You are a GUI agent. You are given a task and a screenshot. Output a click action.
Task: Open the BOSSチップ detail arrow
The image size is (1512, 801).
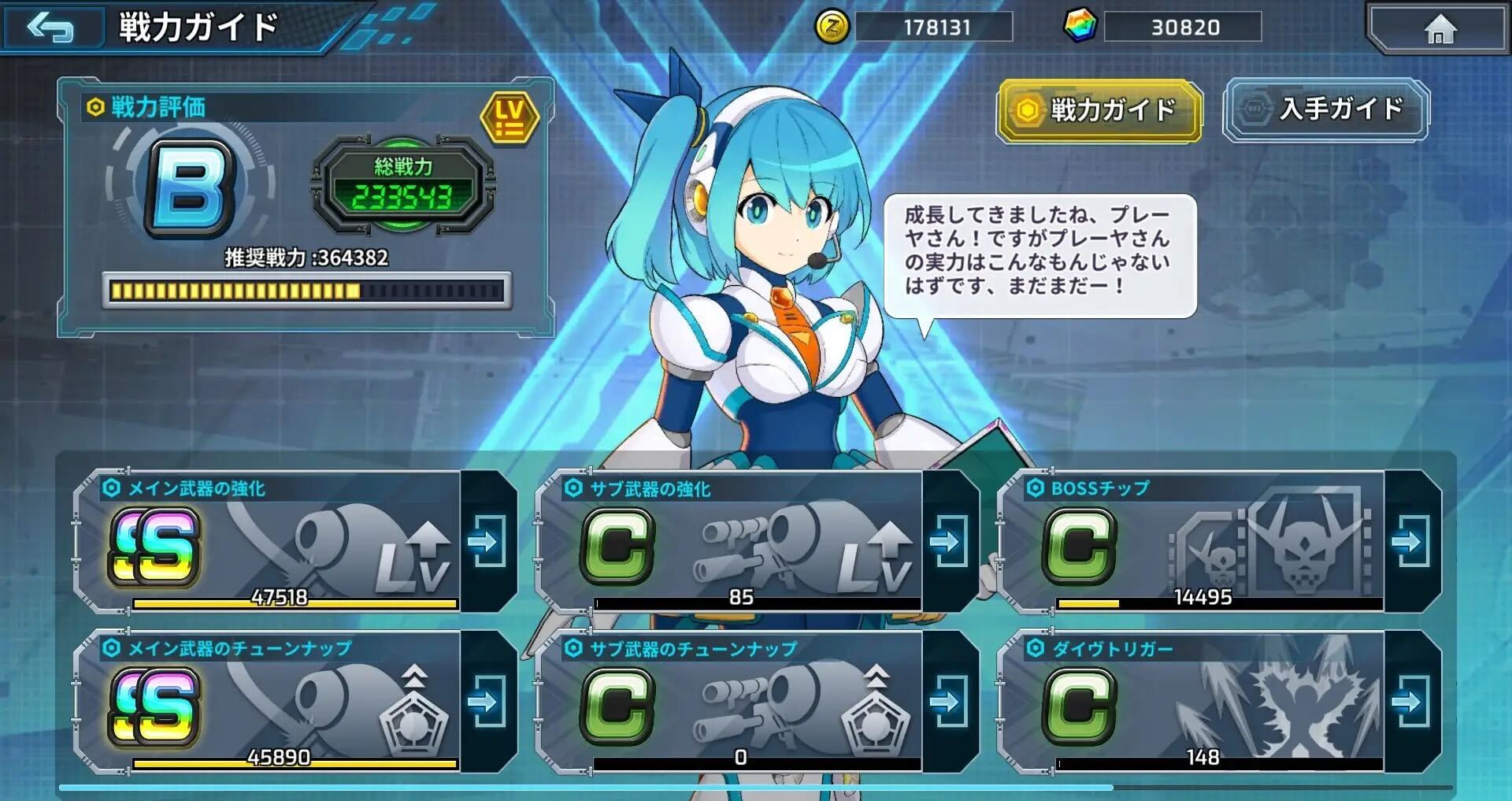click(1410, 542)
